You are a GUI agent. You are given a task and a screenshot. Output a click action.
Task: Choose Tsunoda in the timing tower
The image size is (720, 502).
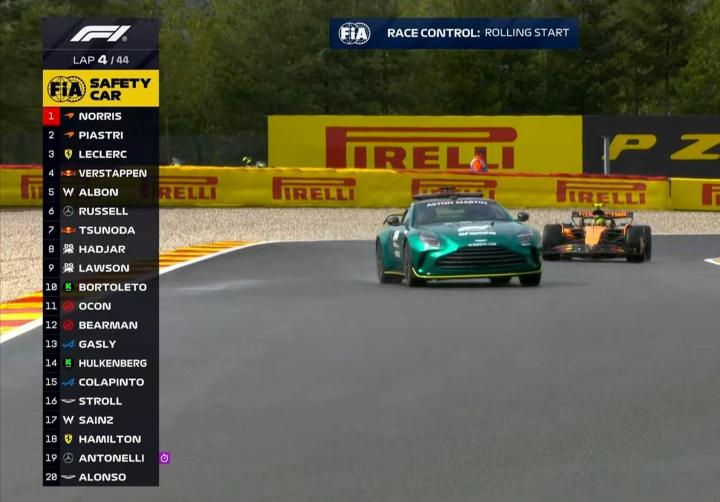click(100, 230)
